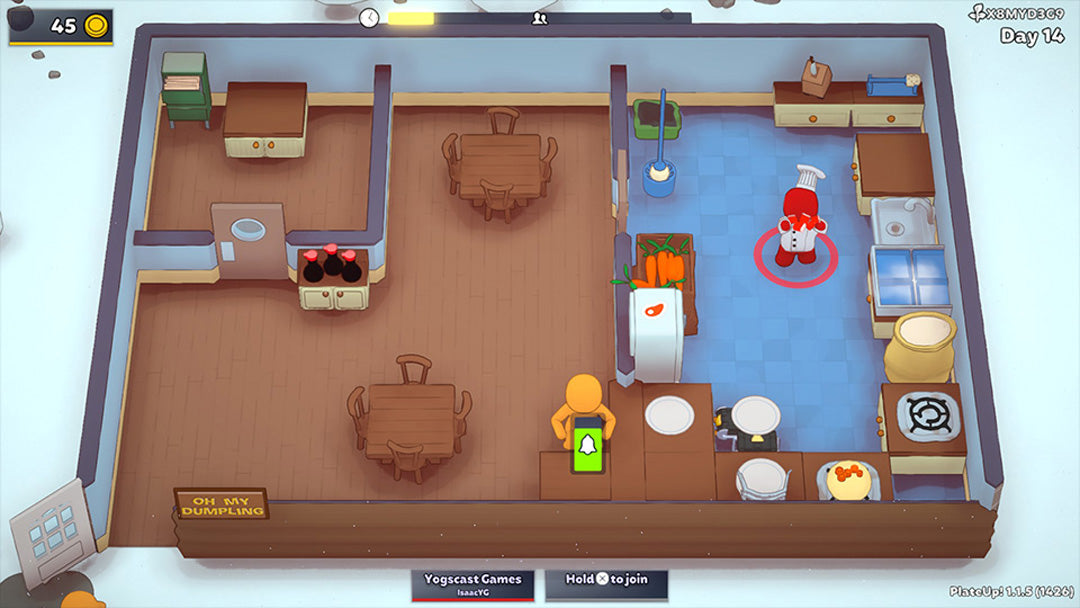The image size is (1080, 608).
Task: Select the Yogscast Games player card
Action: tap(472, 584)
